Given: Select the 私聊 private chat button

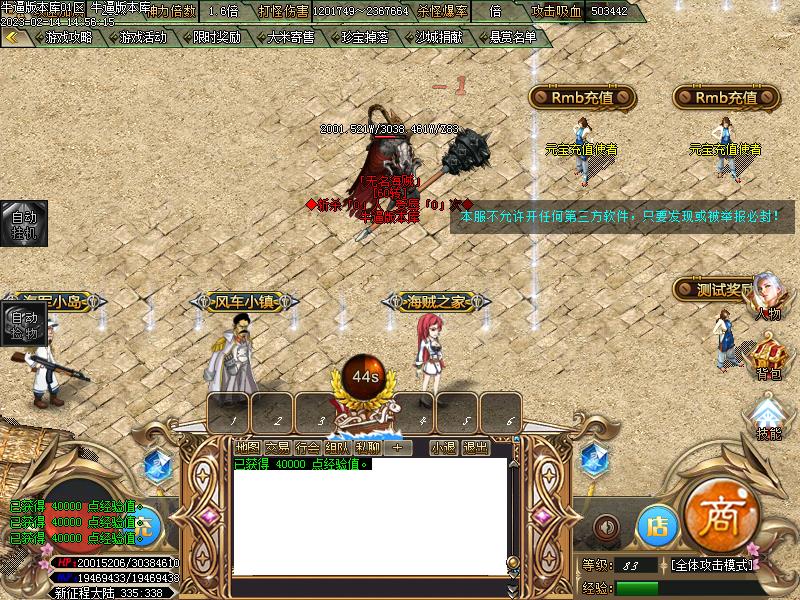Looking at the screenshot, I should click(x=367, y=447).
